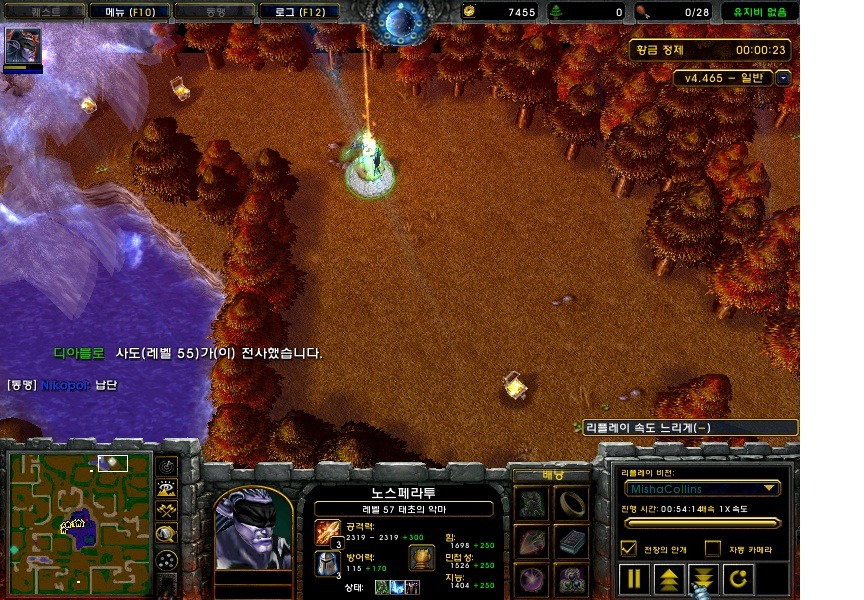
Task: Enable the 자동 카메라 auto camera checkbox
Action: [x=713, y=548]
